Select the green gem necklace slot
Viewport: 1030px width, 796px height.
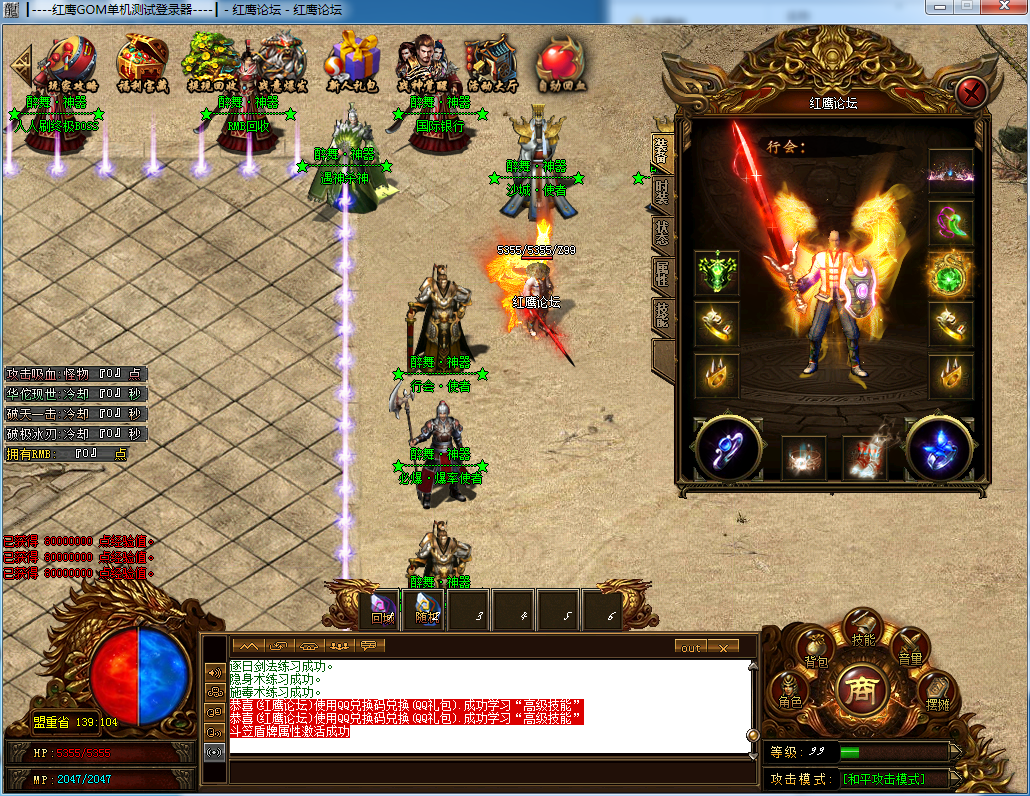(x=950, y=273)
